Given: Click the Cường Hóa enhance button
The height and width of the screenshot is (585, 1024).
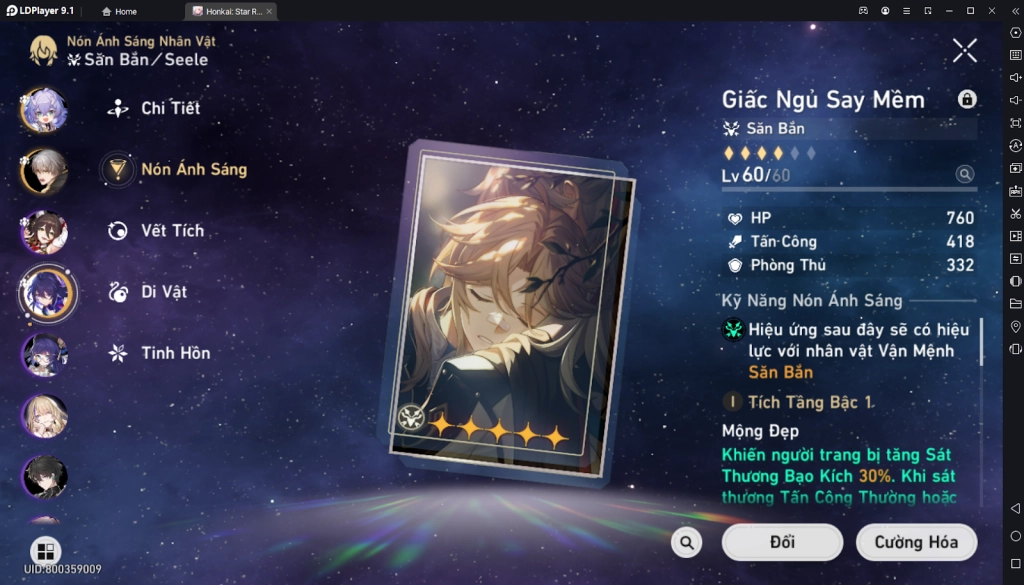Looking at the screenshot, I should click(916, 542).
